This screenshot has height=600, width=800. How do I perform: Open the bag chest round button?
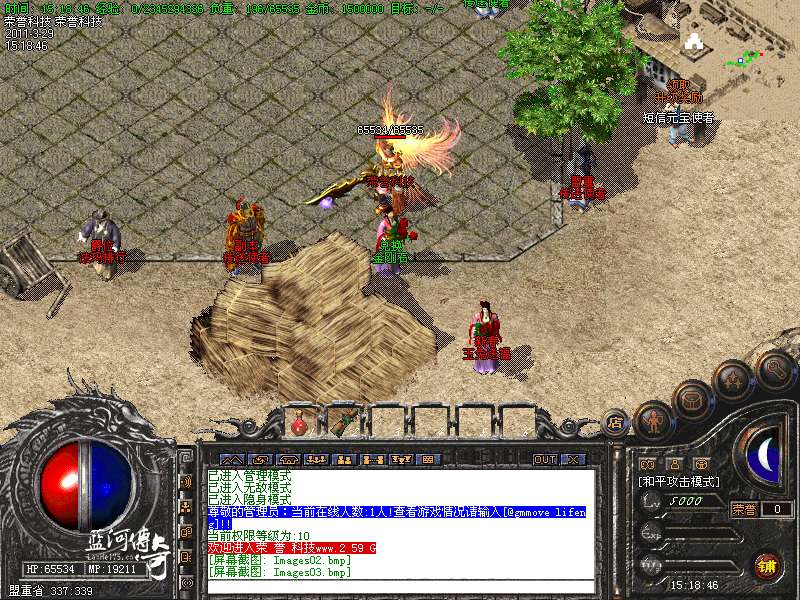[691, 399]
